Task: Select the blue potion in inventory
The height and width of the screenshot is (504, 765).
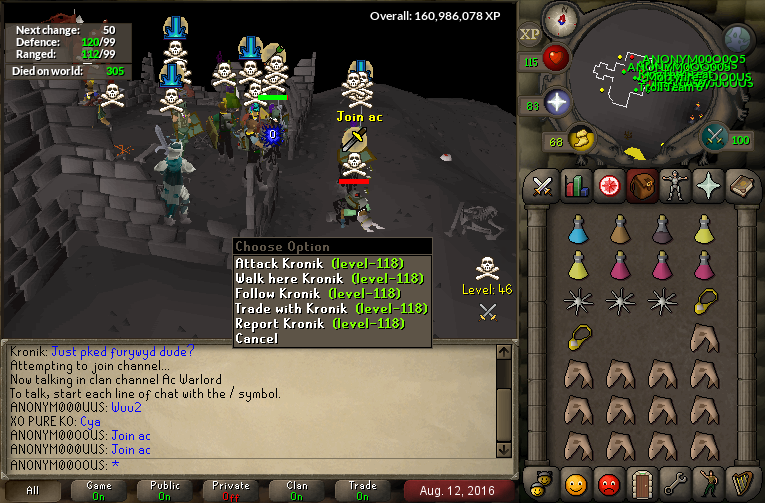Action: [576, 231]
